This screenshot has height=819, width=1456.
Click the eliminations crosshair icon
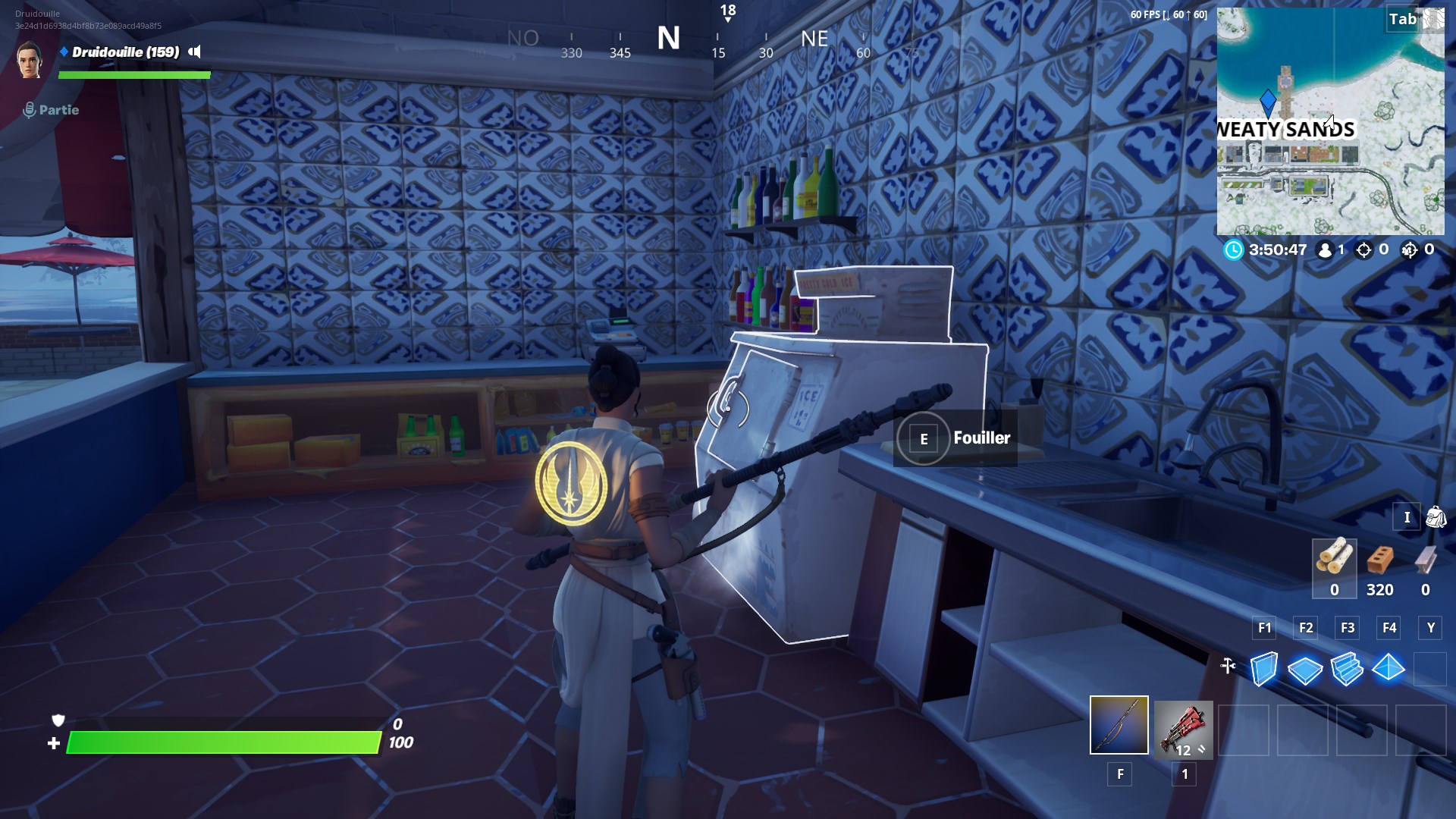click(1363, 251)
